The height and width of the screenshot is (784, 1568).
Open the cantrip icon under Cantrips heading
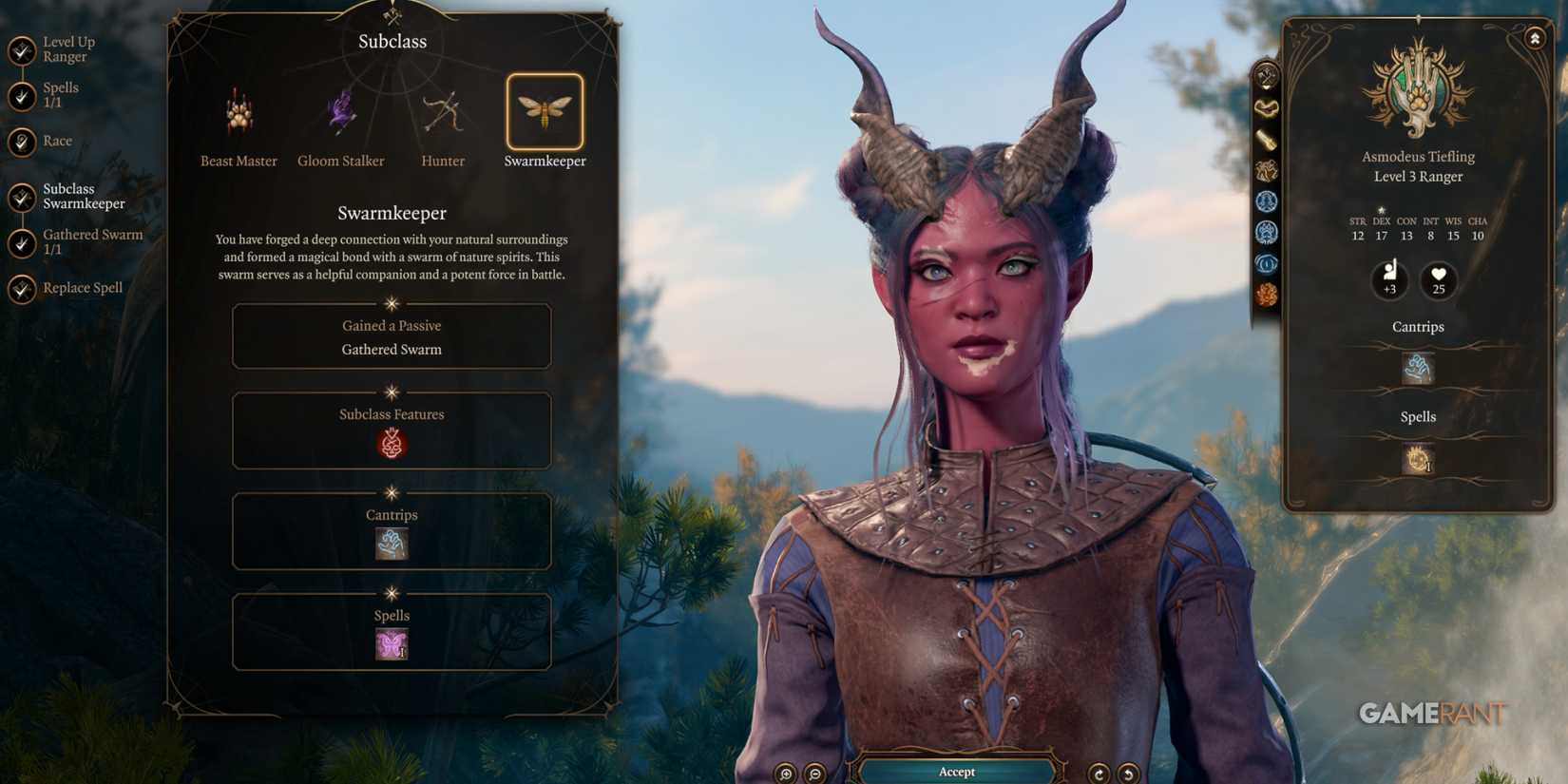coord(1417,368)
